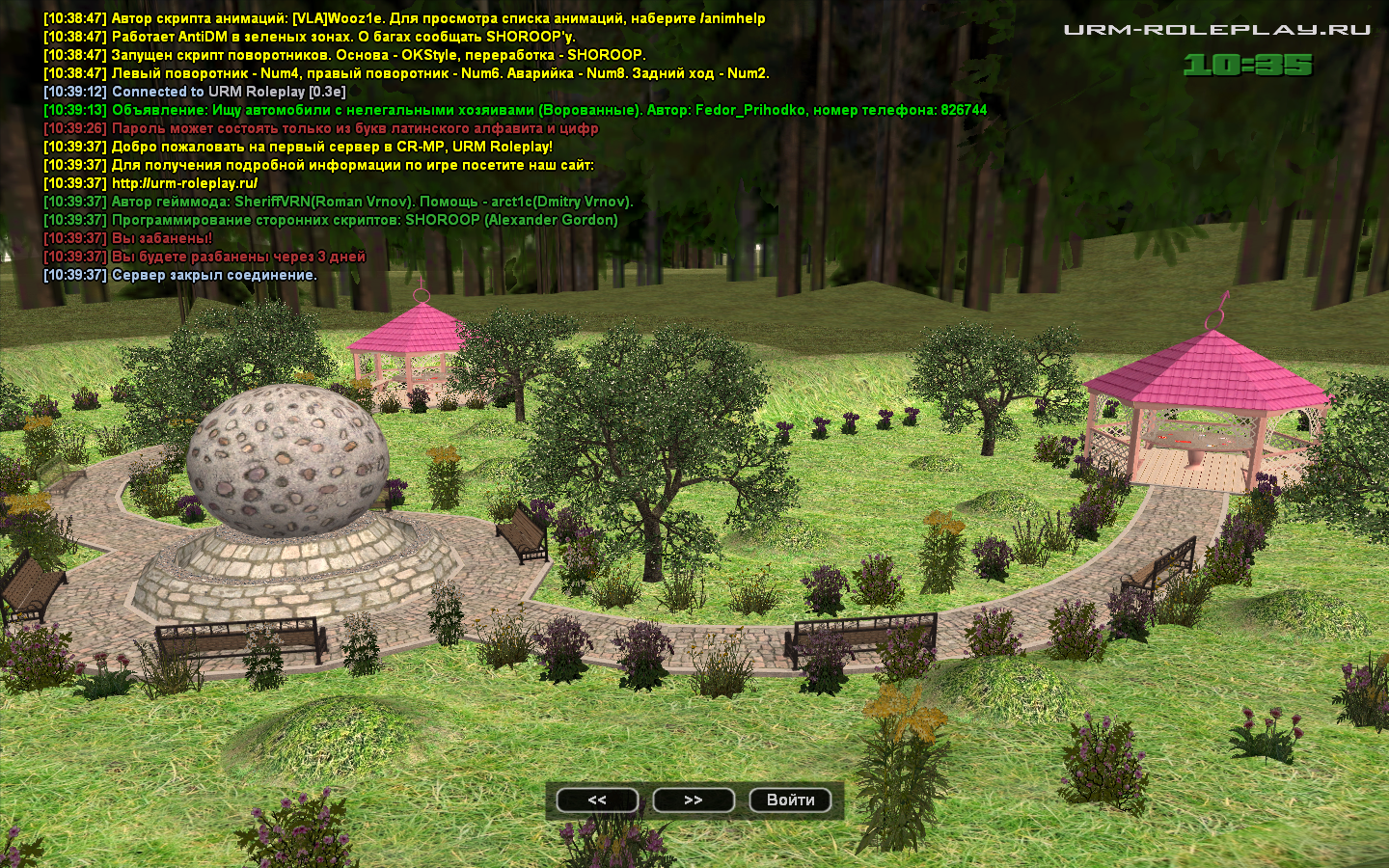Confirm with the Войти button
The image size is (1389, 868).
790,800
